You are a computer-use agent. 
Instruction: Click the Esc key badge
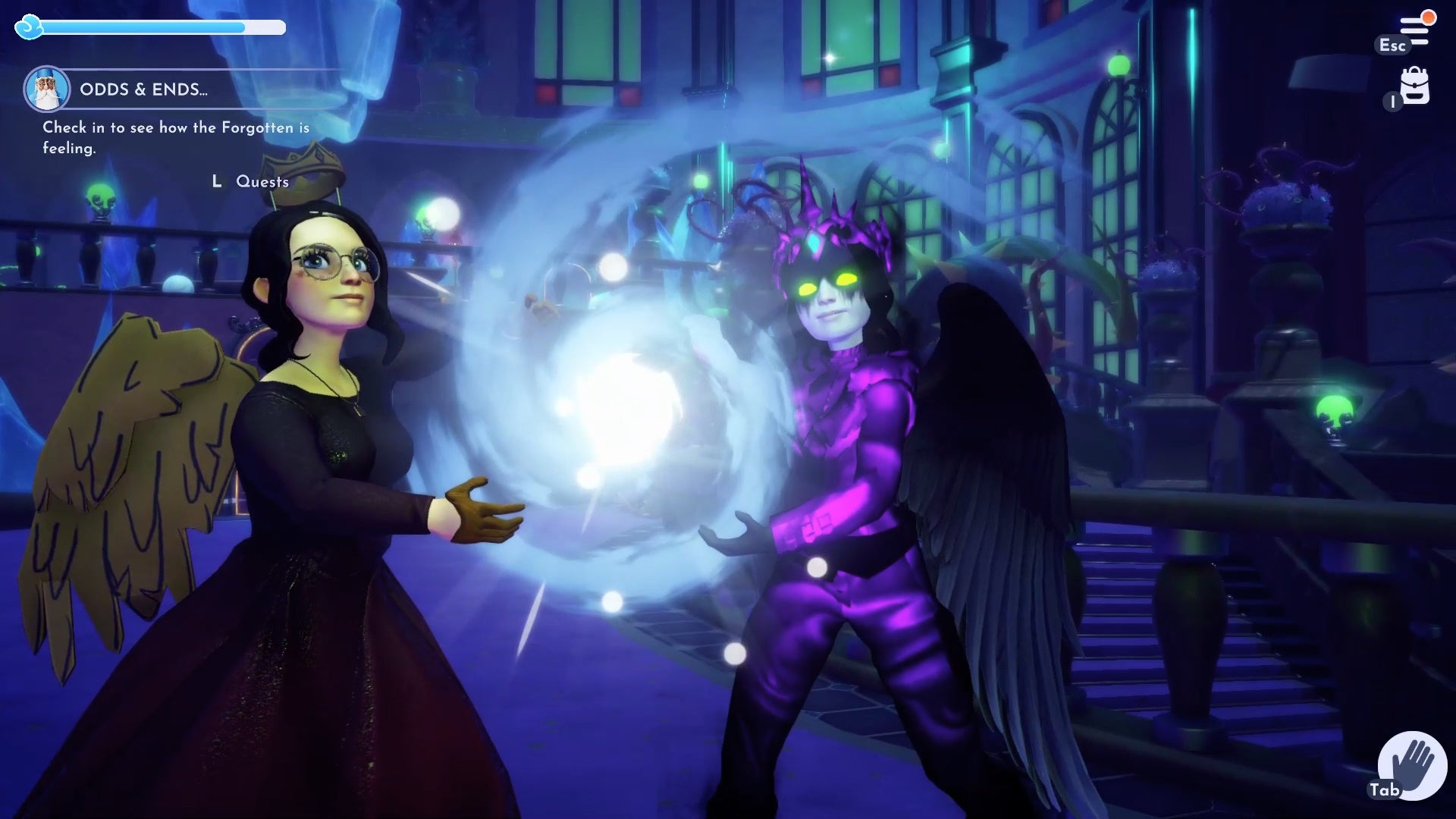(1392, 45)
